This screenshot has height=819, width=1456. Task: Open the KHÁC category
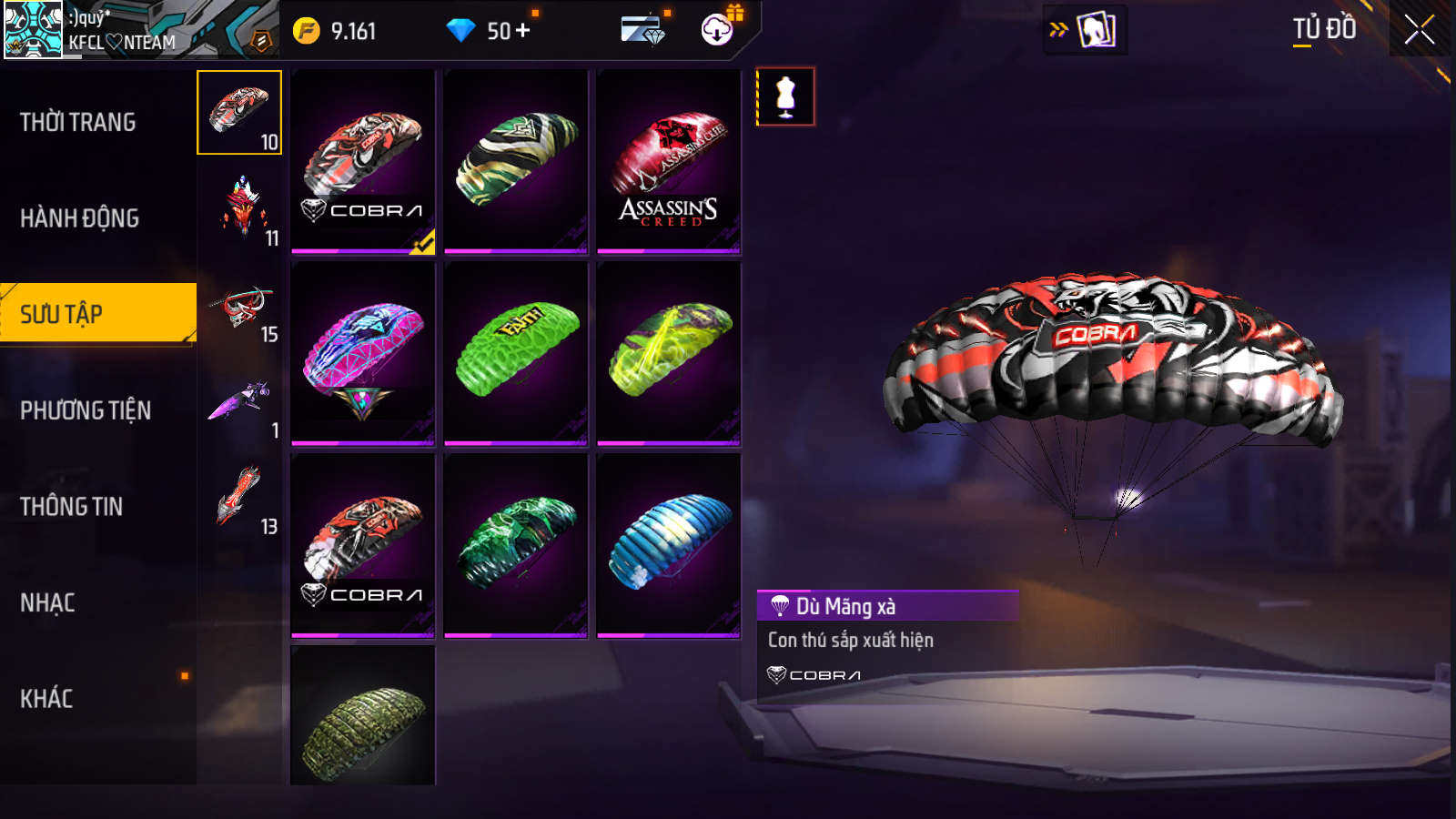47,699
